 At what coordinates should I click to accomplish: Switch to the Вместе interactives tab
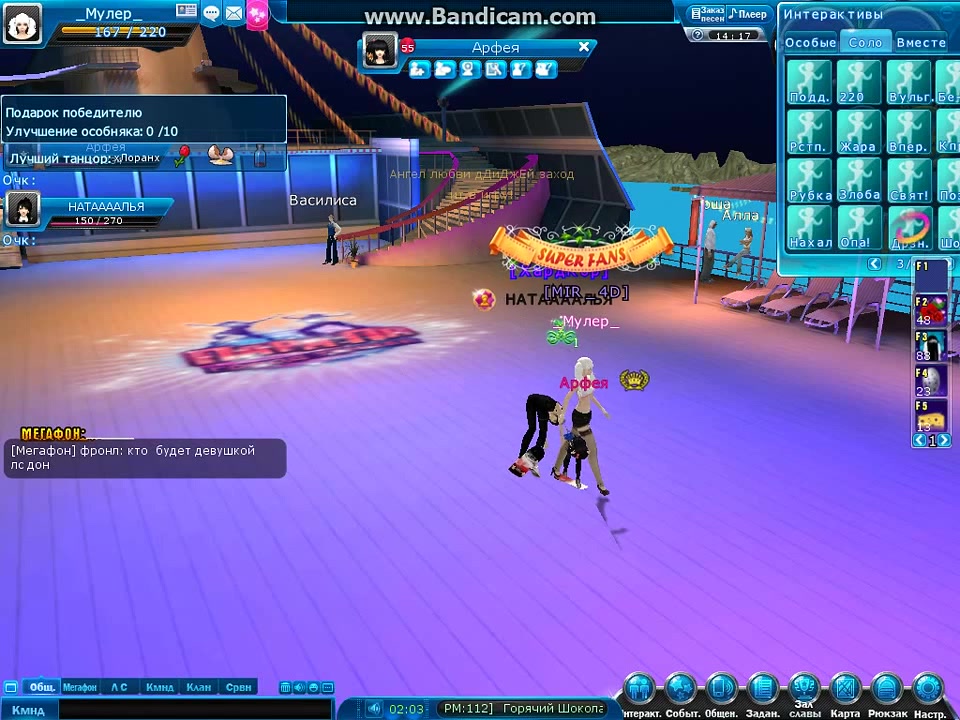pyautogui.click(x=920, y=43)
